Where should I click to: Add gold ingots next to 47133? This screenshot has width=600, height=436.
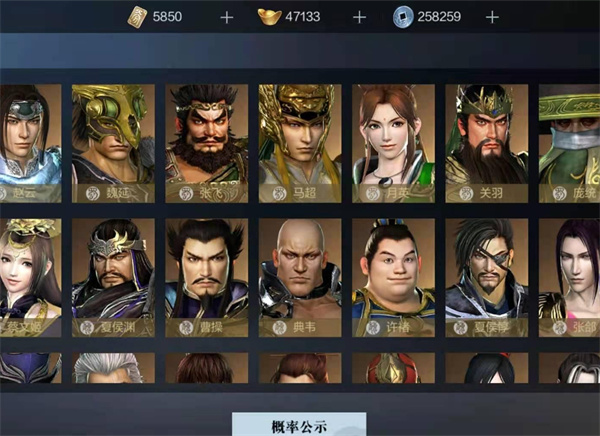coord(358,17)
